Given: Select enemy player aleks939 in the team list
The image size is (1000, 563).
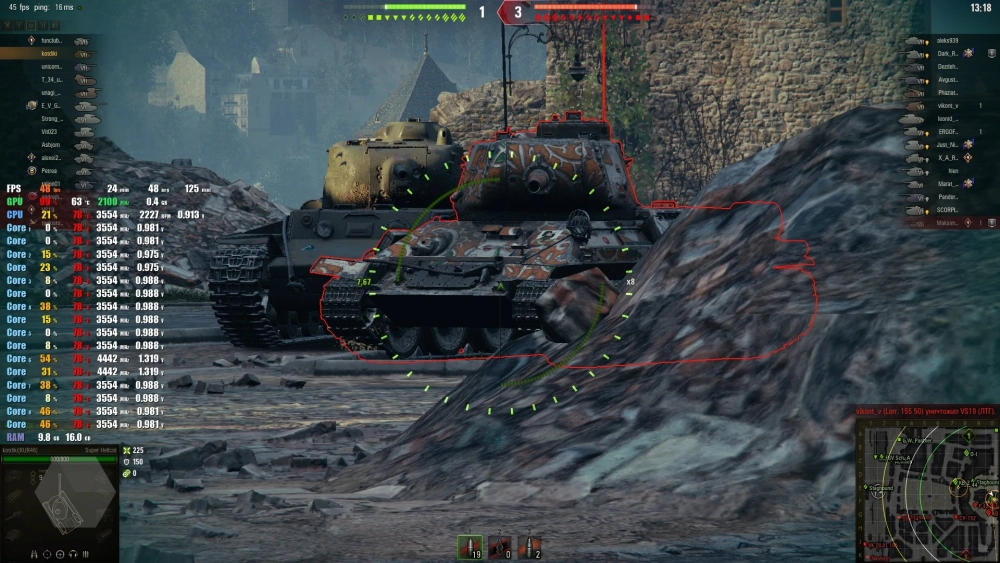Looking at the screenshot, I should 948,40.
